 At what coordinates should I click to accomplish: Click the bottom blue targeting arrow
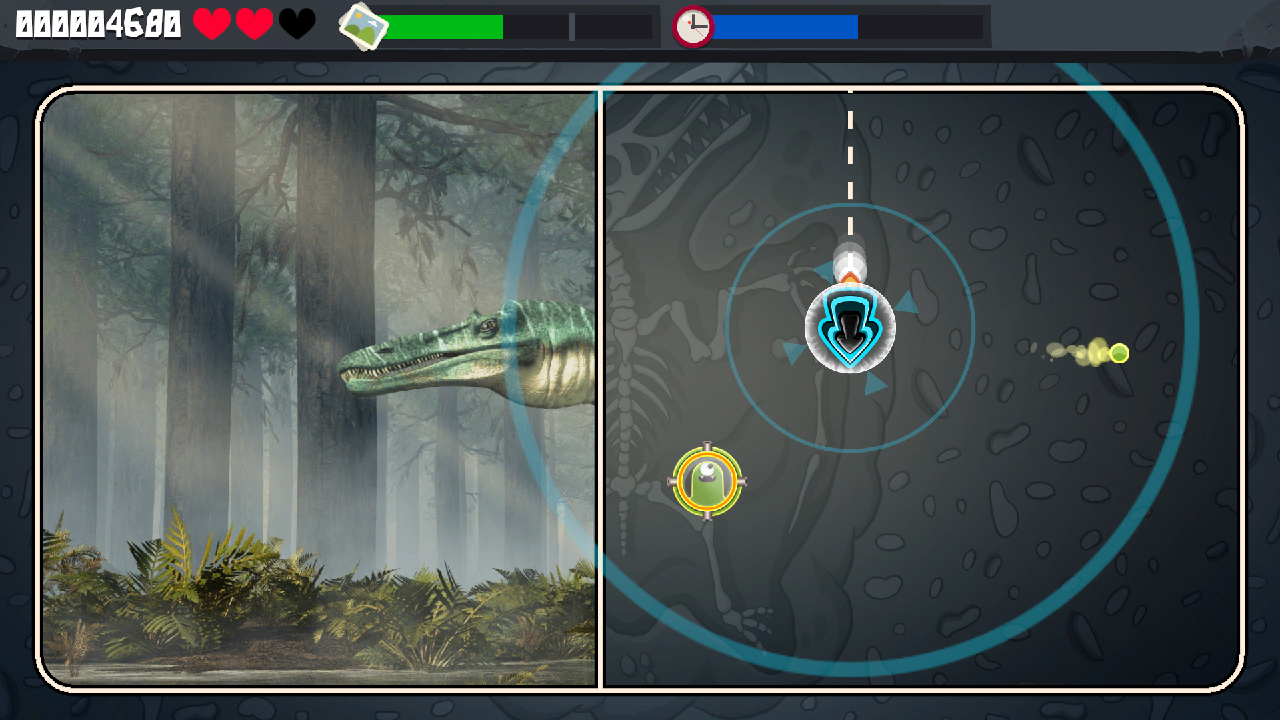pyautogui.click(x=874, y=382)
